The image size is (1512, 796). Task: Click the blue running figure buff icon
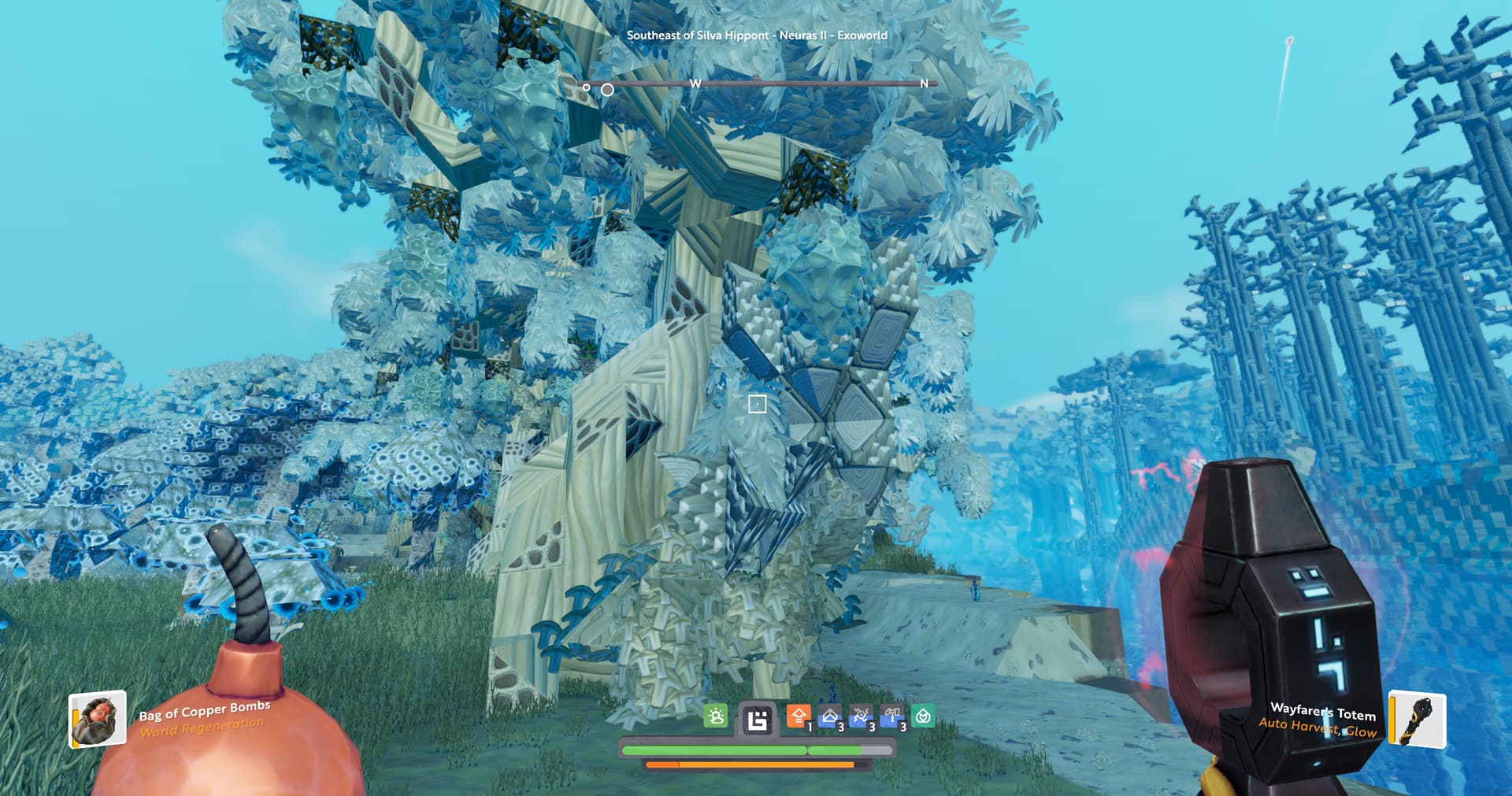click(x=861, y=716)
